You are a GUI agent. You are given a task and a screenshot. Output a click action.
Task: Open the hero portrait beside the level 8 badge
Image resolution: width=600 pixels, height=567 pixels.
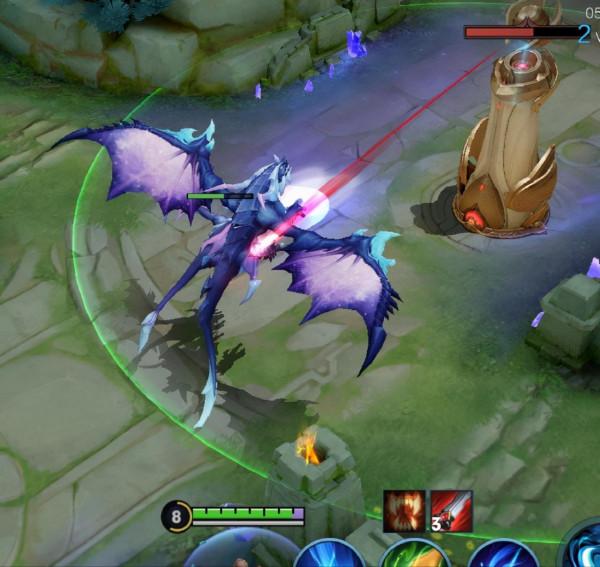tap(240, 550)
